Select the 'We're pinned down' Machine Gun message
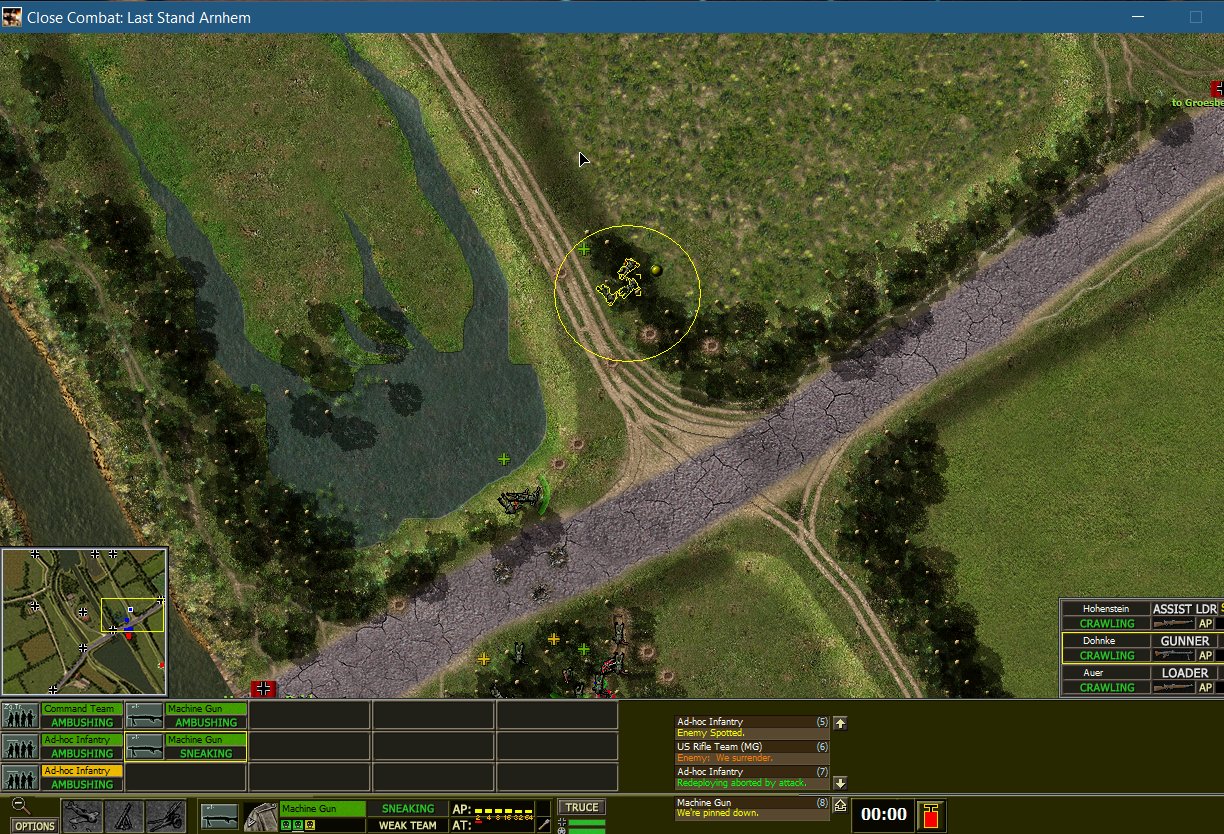1224x834 pixels. point(752,808)
